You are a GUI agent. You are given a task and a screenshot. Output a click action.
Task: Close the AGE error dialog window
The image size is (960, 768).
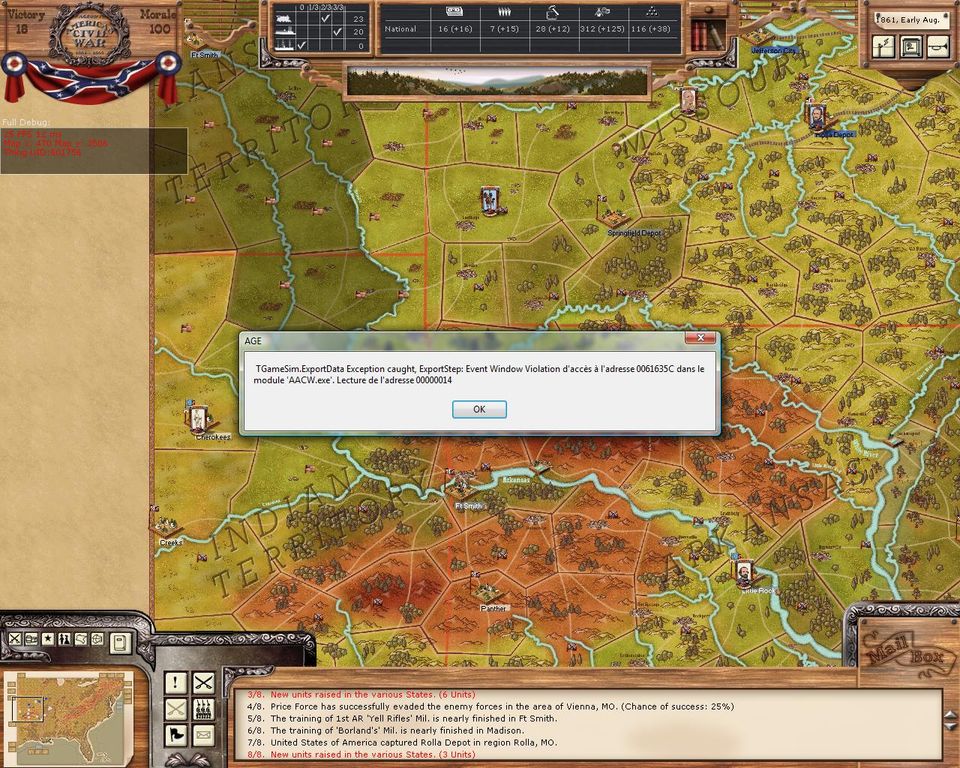point(701,340)
